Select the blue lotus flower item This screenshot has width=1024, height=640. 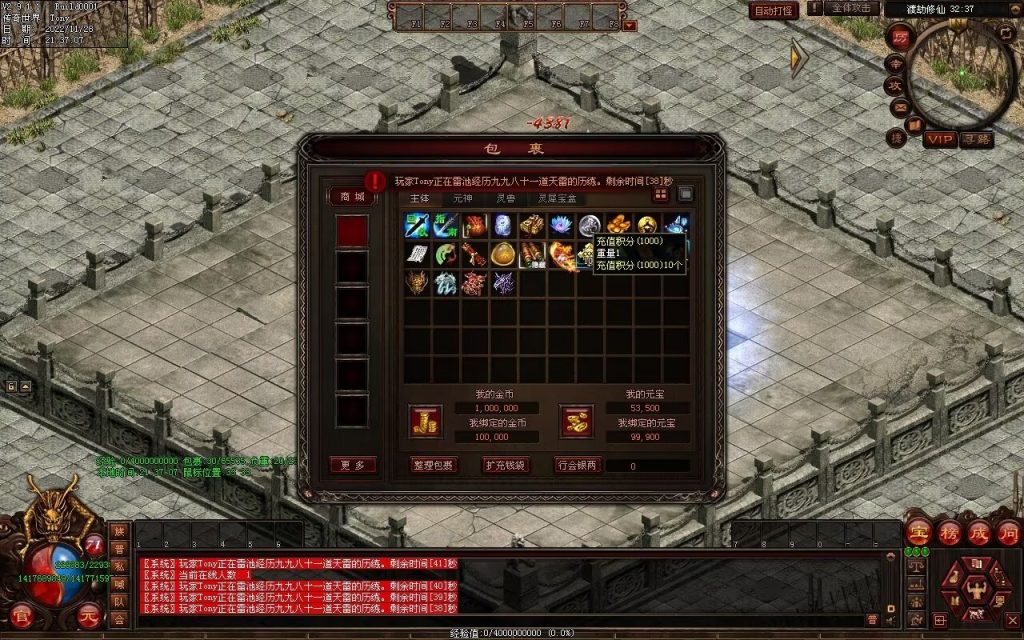[x=561, y=225]
